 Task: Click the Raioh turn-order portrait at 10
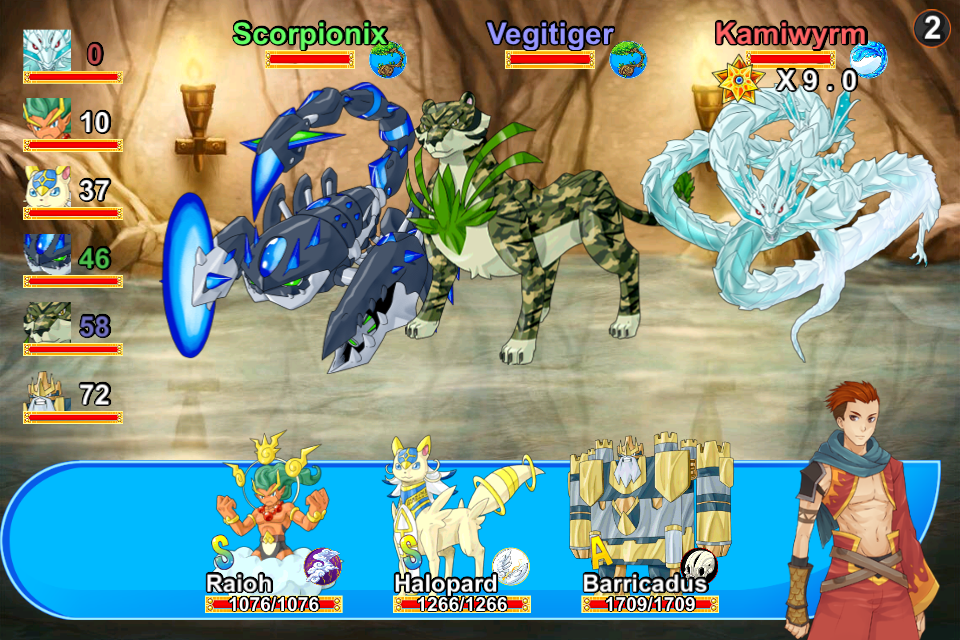click(x=47, y=118)
